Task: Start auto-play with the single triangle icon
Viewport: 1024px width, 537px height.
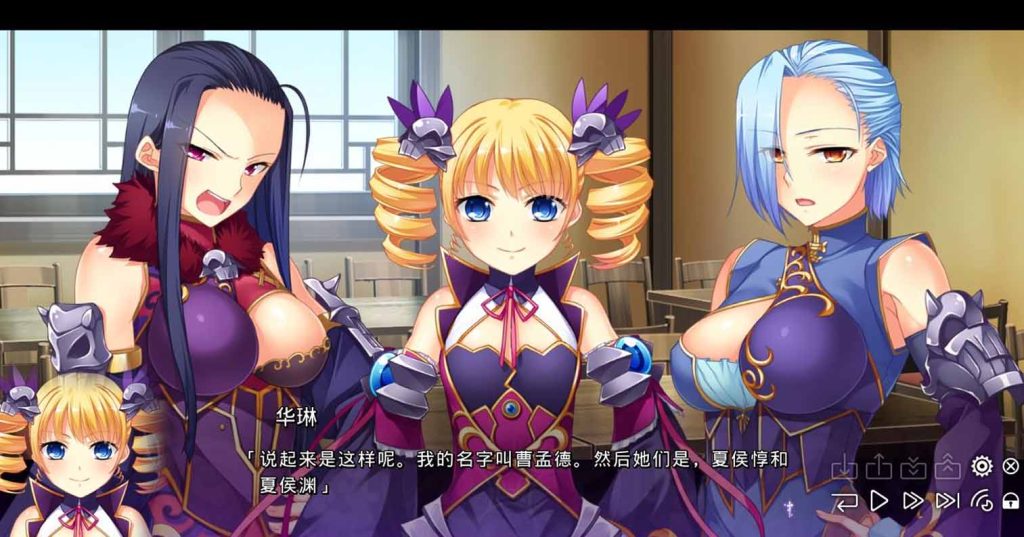Action: tap(879, 500)
